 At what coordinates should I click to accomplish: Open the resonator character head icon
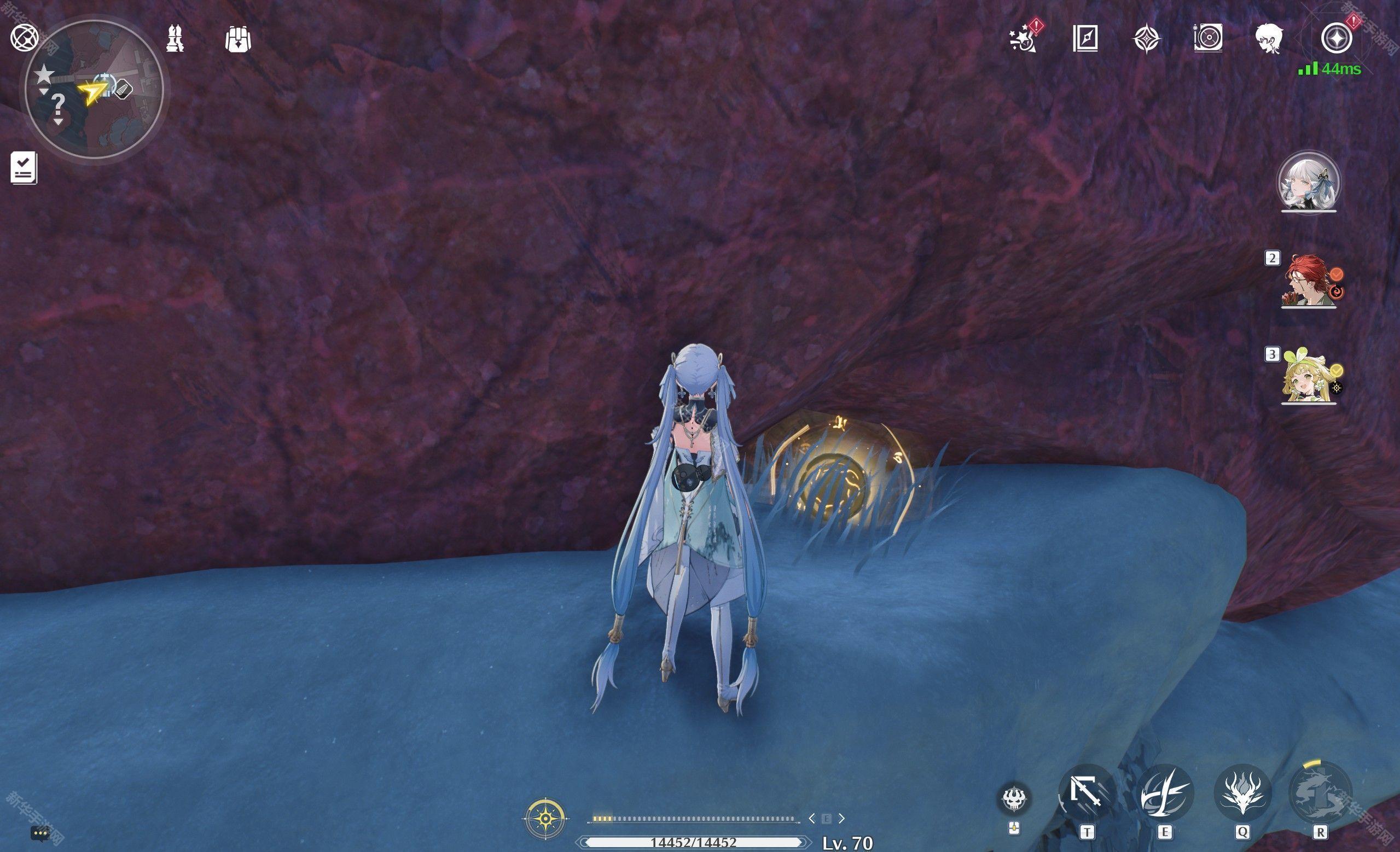coord(1268,39)
